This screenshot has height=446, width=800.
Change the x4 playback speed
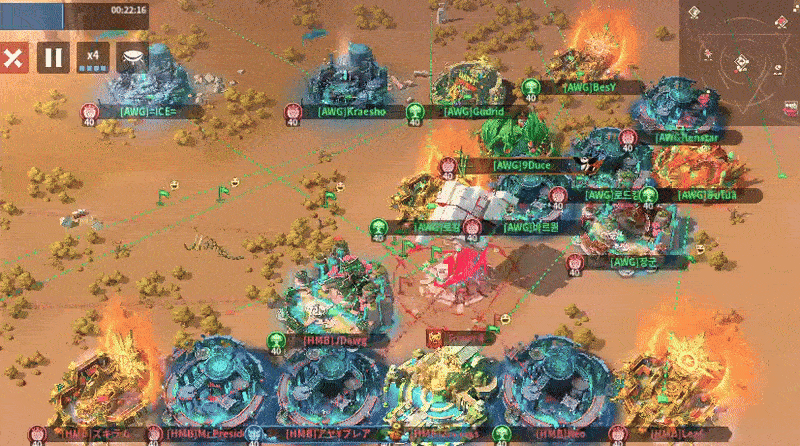[x=93, y=57]
